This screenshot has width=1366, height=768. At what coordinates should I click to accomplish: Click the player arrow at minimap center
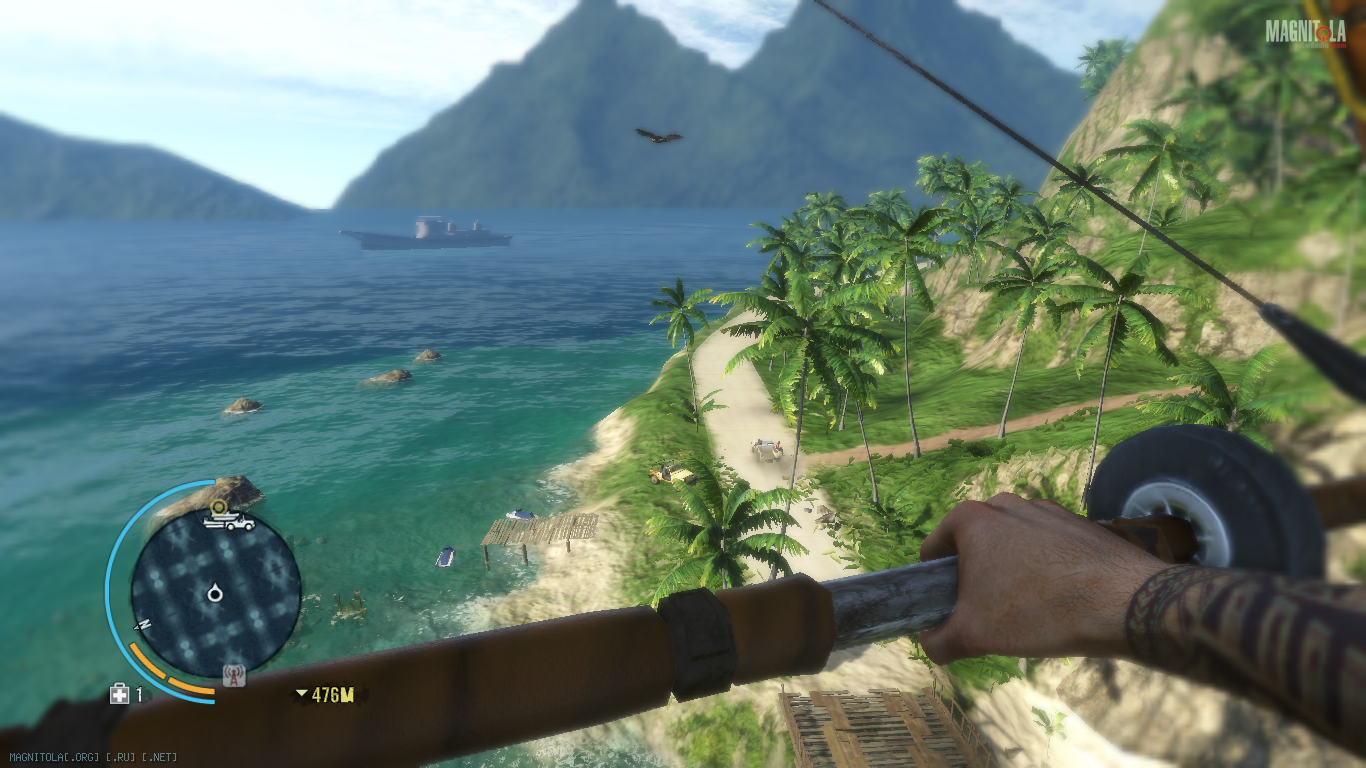(x=215, y=595)
